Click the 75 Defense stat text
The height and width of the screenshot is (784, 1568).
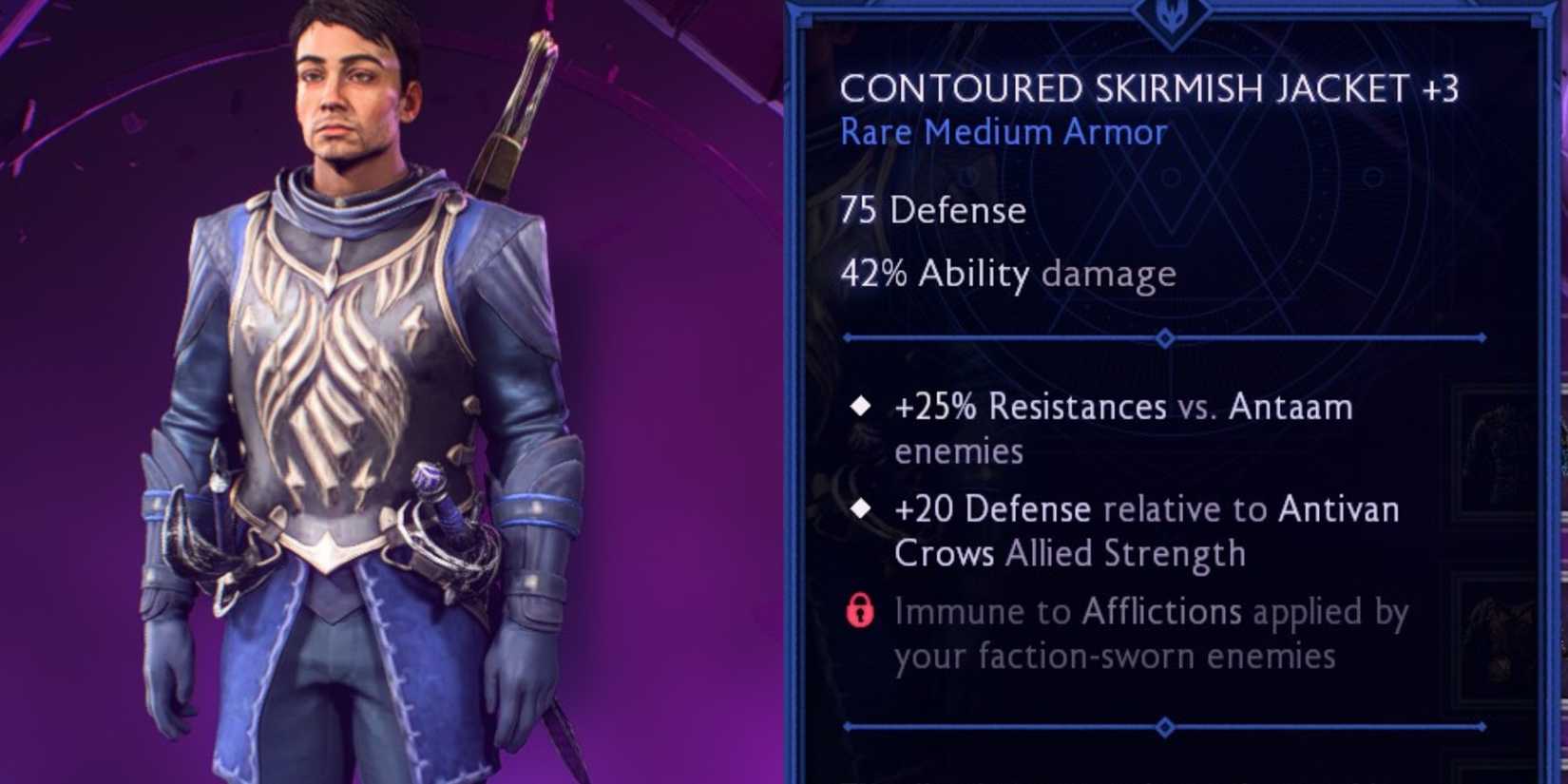932,211
